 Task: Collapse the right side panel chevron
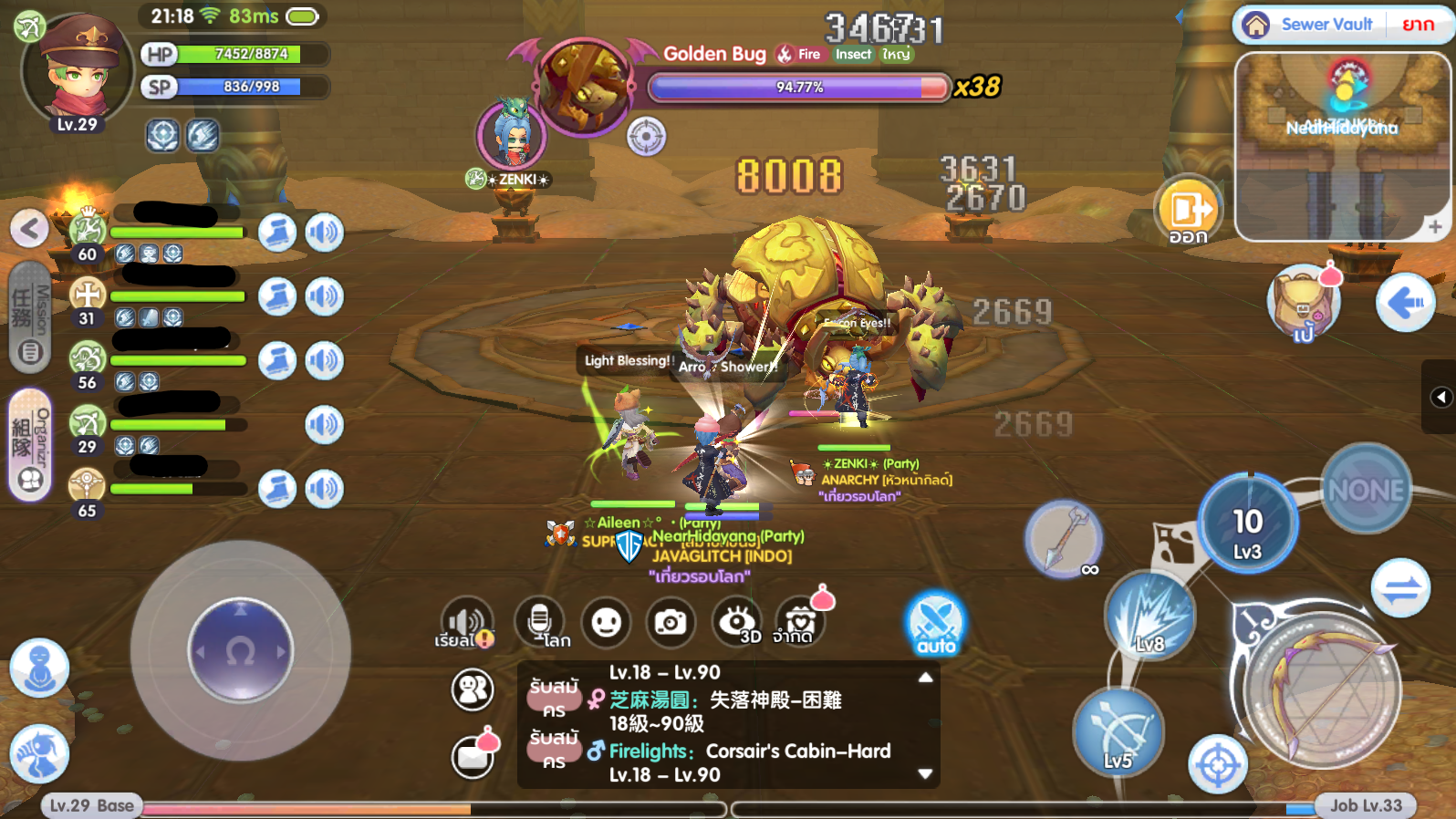tap(1441, 397)
